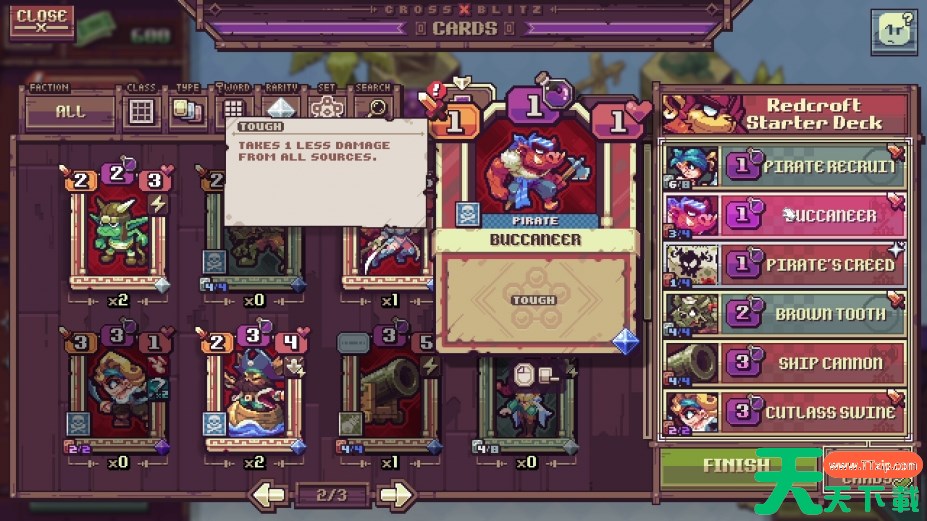
Task: Pick Cutlass Swine in the deck list
Action: [x=784, y=411]
